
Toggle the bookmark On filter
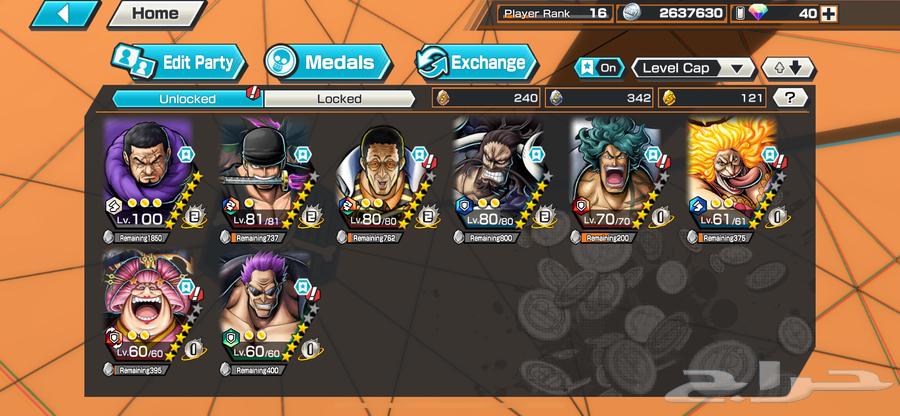(x=597, y=68)
